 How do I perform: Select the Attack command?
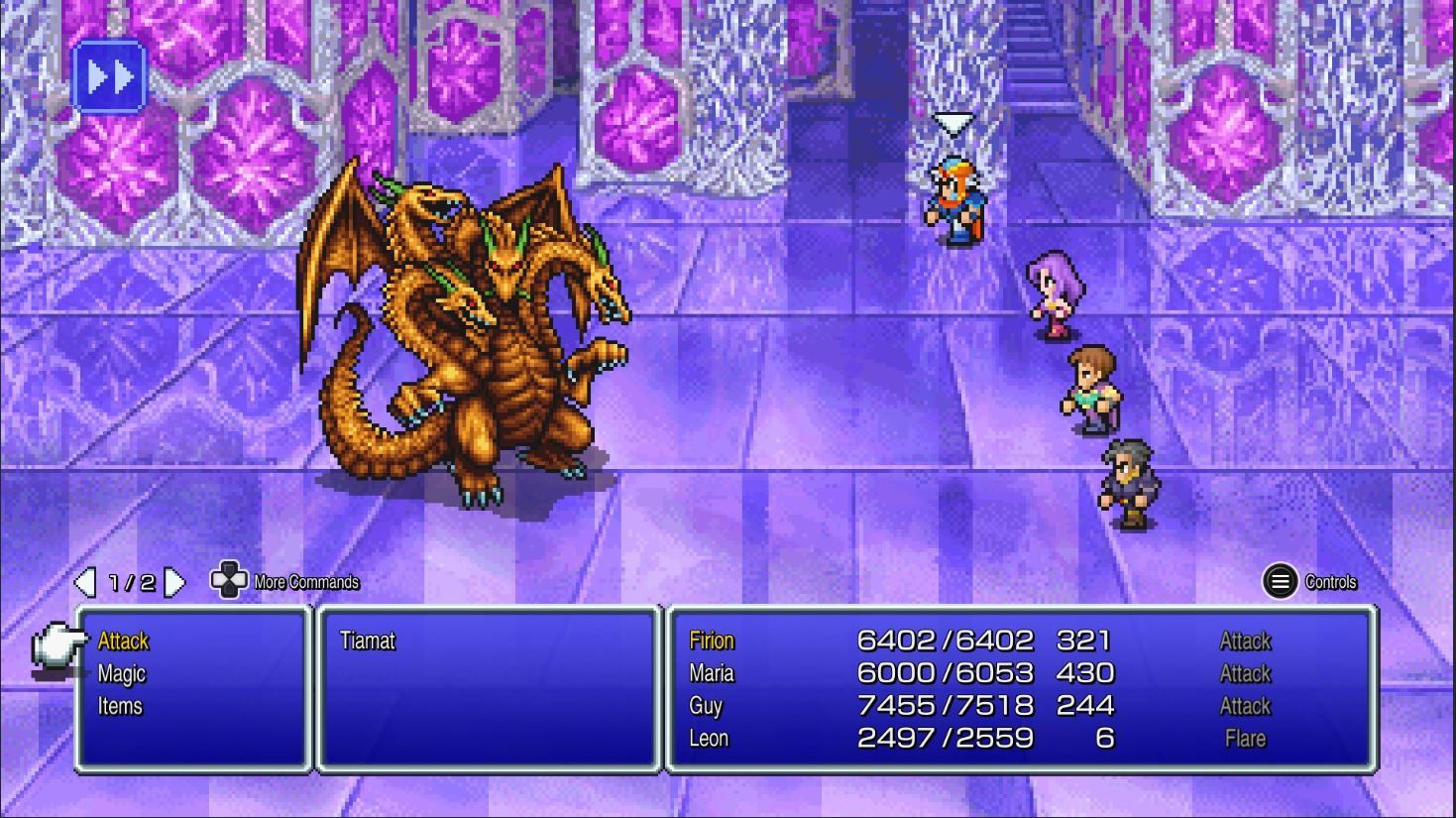(122, 642)
